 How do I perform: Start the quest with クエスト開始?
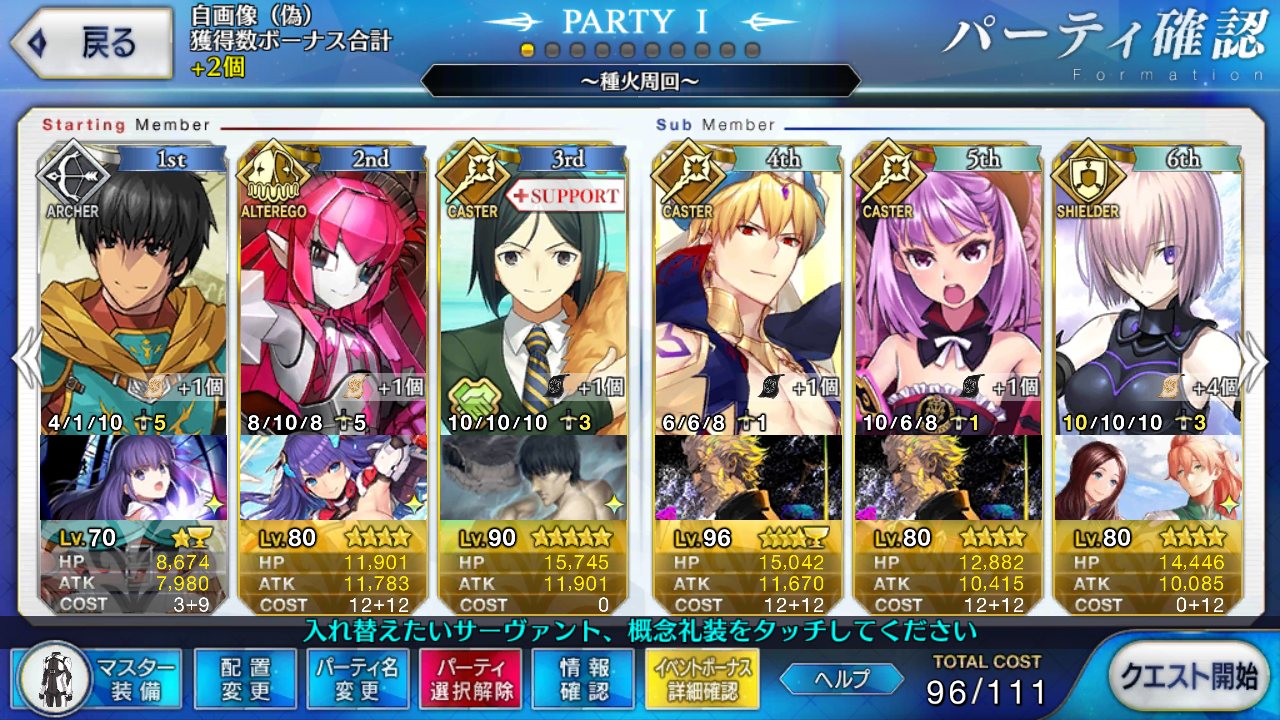[1186, 677]
